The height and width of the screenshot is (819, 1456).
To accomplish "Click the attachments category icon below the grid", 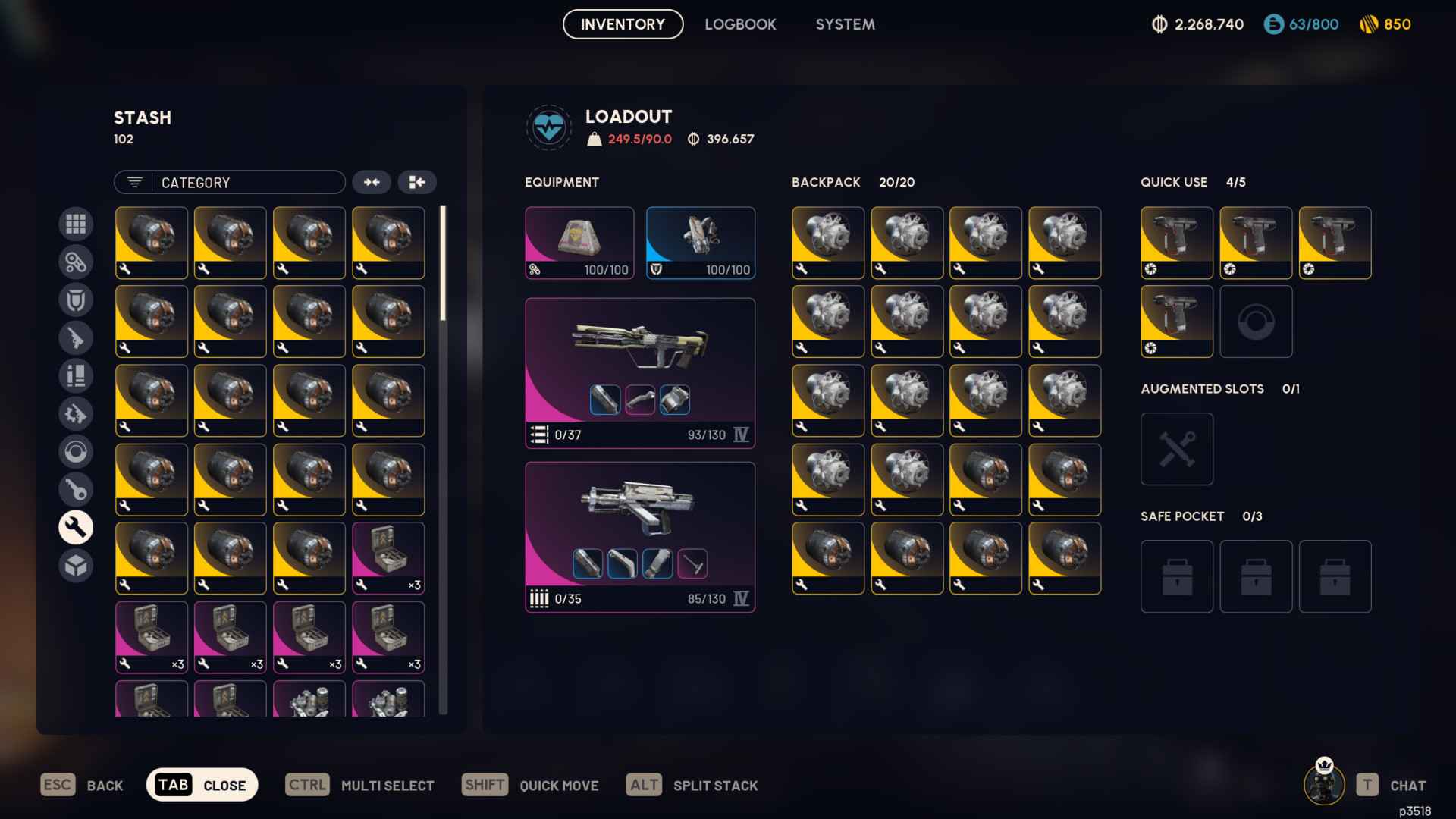I will point(76,262).
